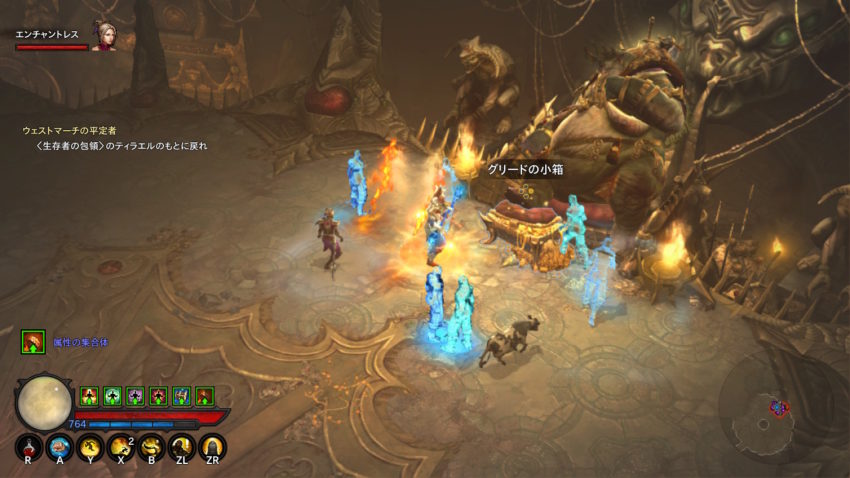Inspect the teal green buff icon
Image resolution: width=850 pixels, height=478 pixels.
[x=111, y=396]
